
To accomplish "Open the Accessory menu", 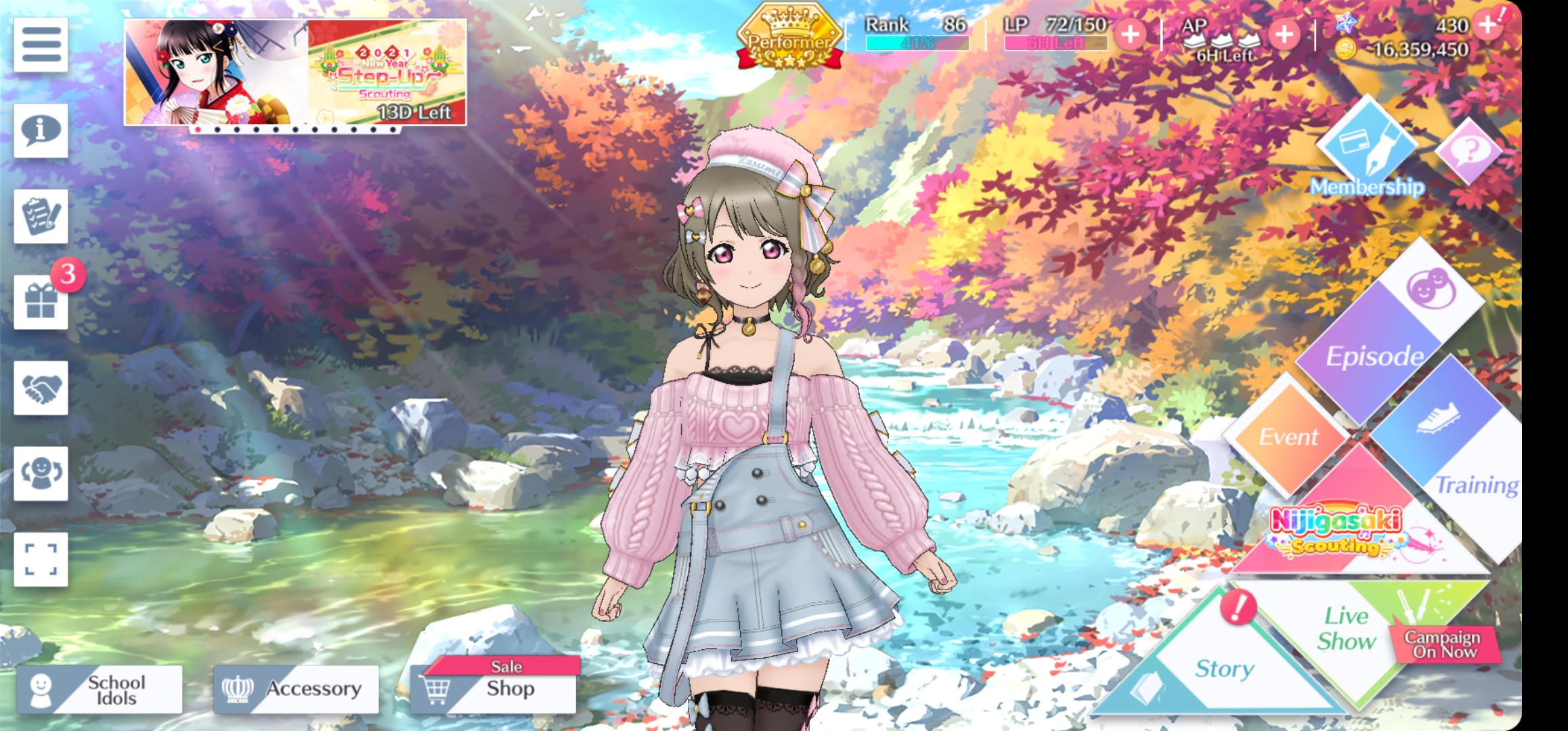I will point(296,689).
